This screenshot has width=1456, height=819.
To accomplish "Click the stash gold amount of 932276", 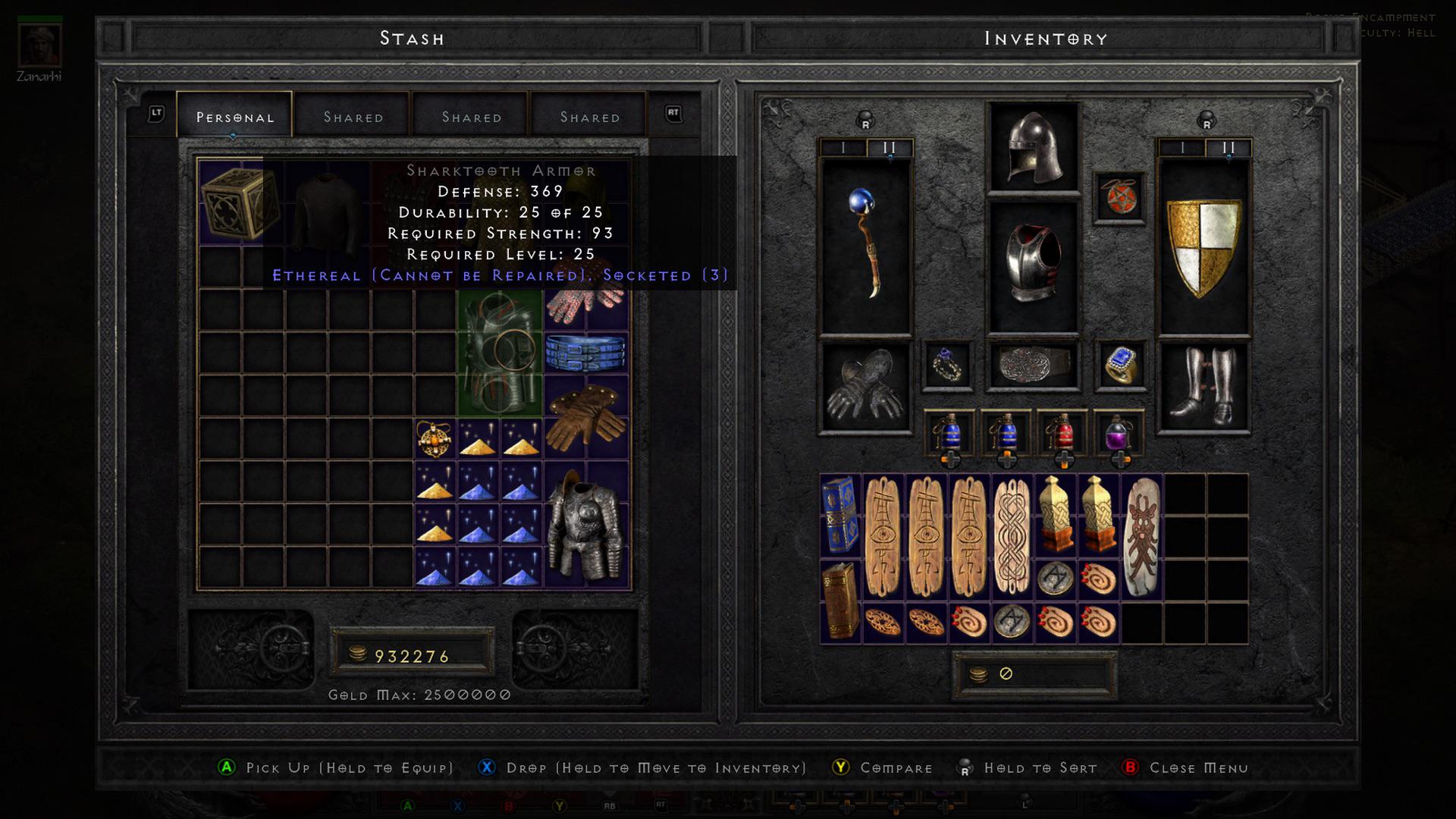I will 412,655.
